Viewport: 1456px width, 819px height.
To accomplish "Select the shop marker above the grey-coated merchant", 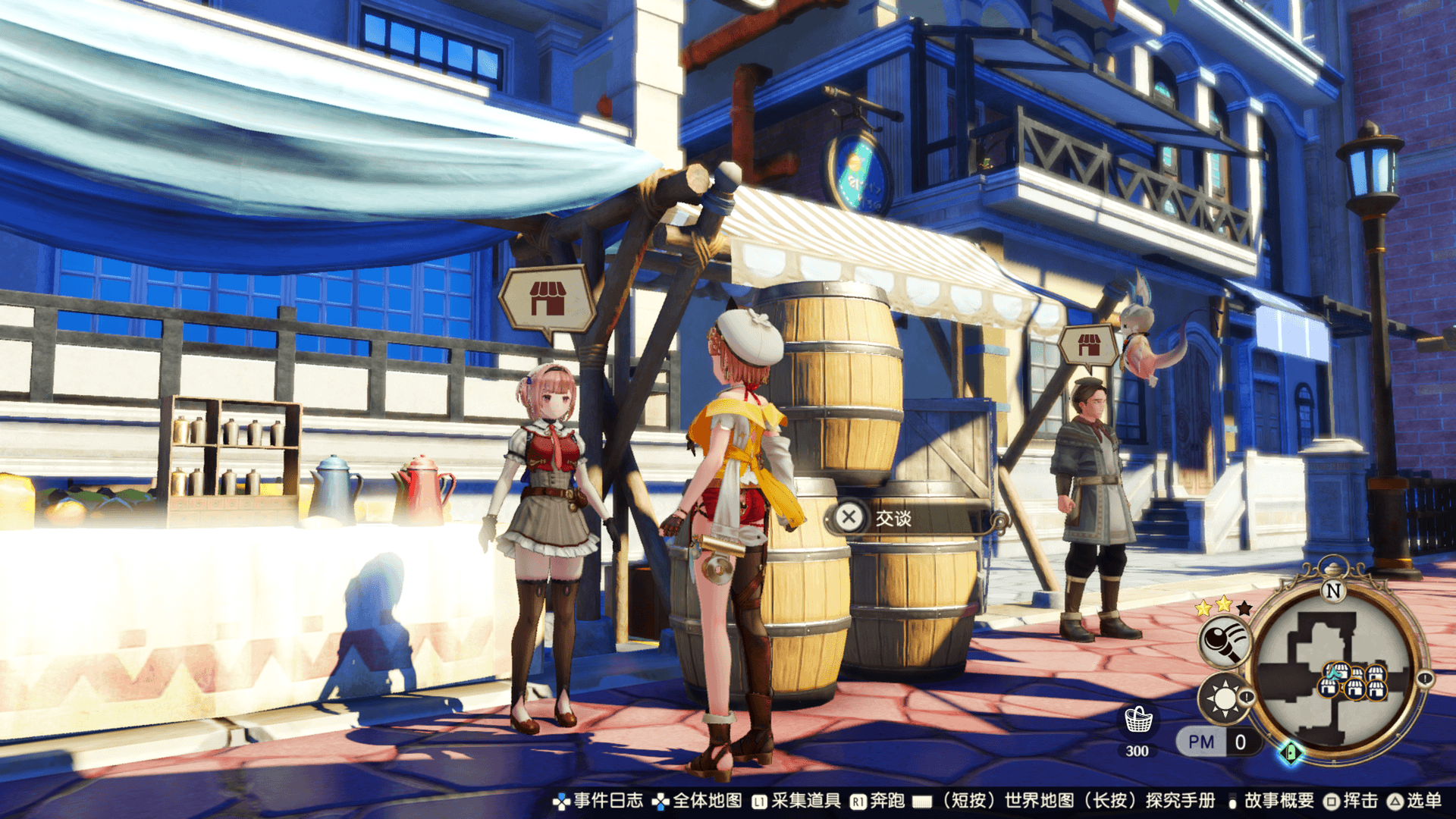I will click(1089, 346).
